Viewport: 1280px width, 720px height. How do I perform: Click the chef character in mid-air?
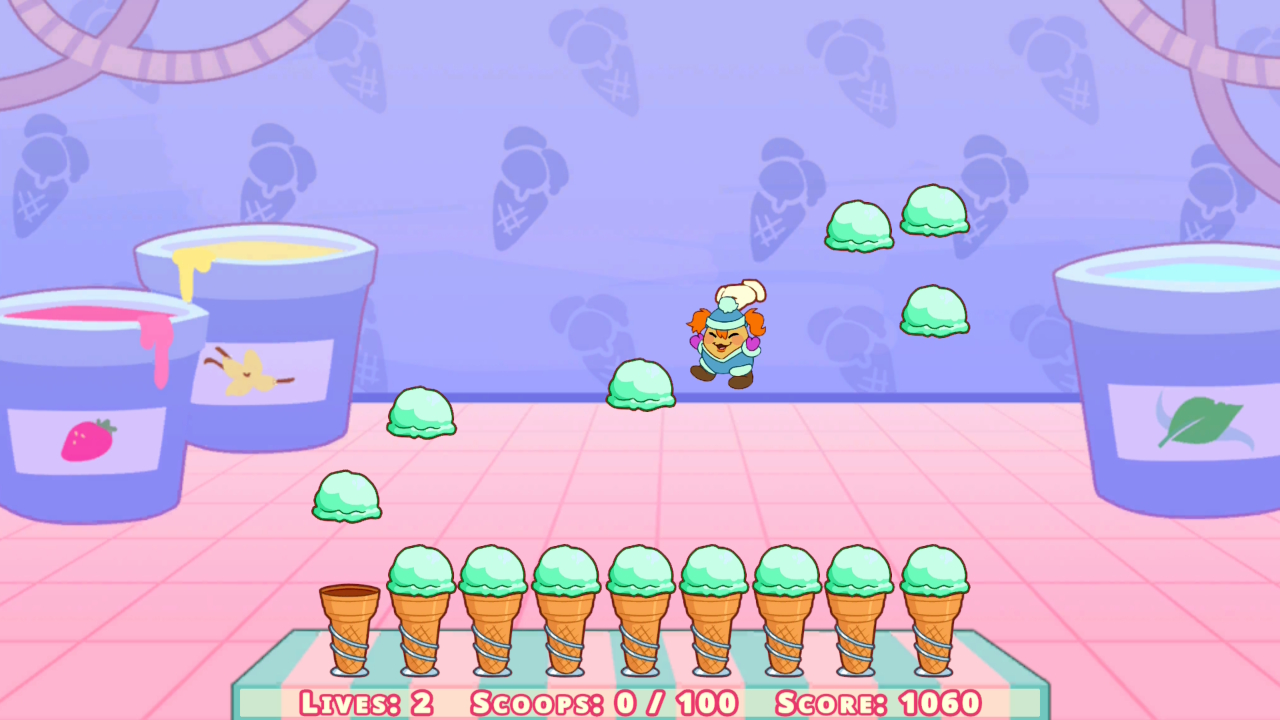728,340
